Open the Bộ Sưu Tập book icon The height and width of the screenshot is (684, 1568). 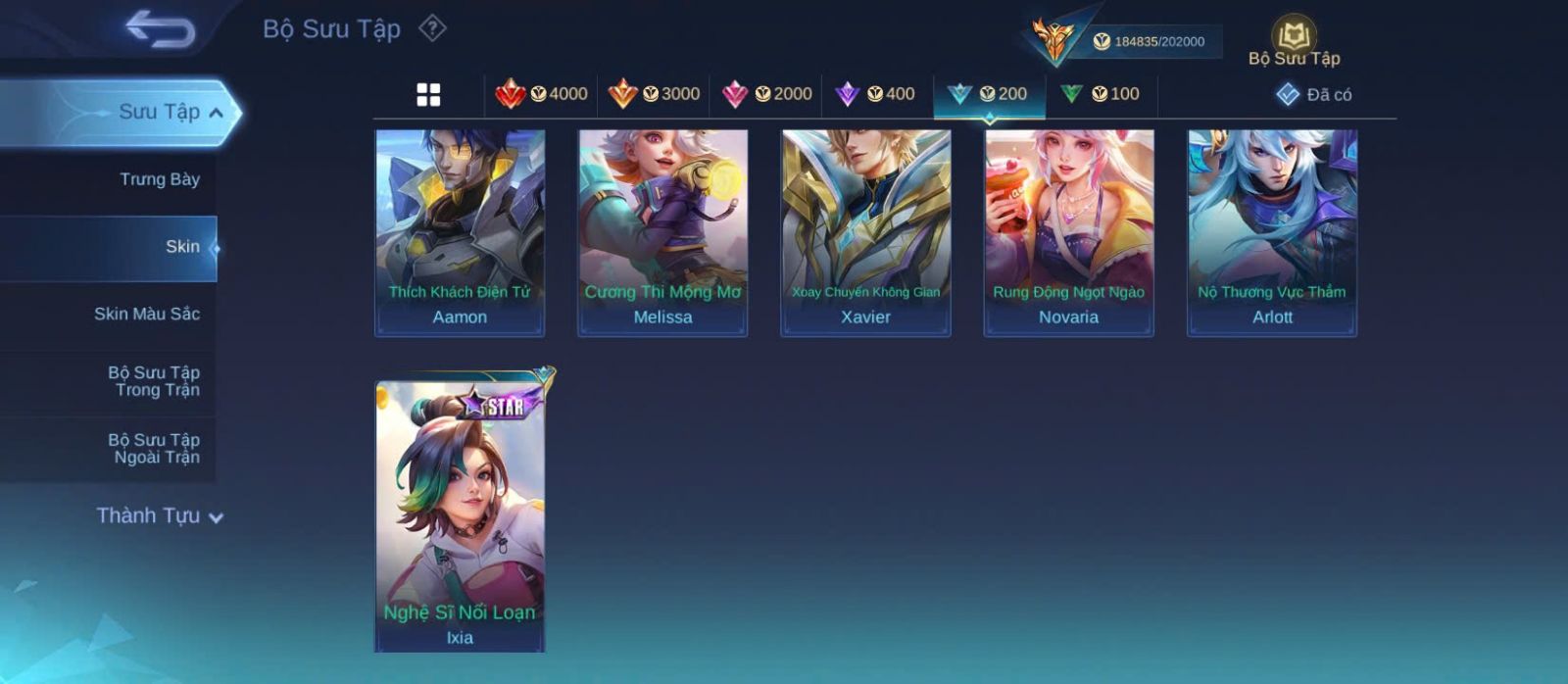1294,37
